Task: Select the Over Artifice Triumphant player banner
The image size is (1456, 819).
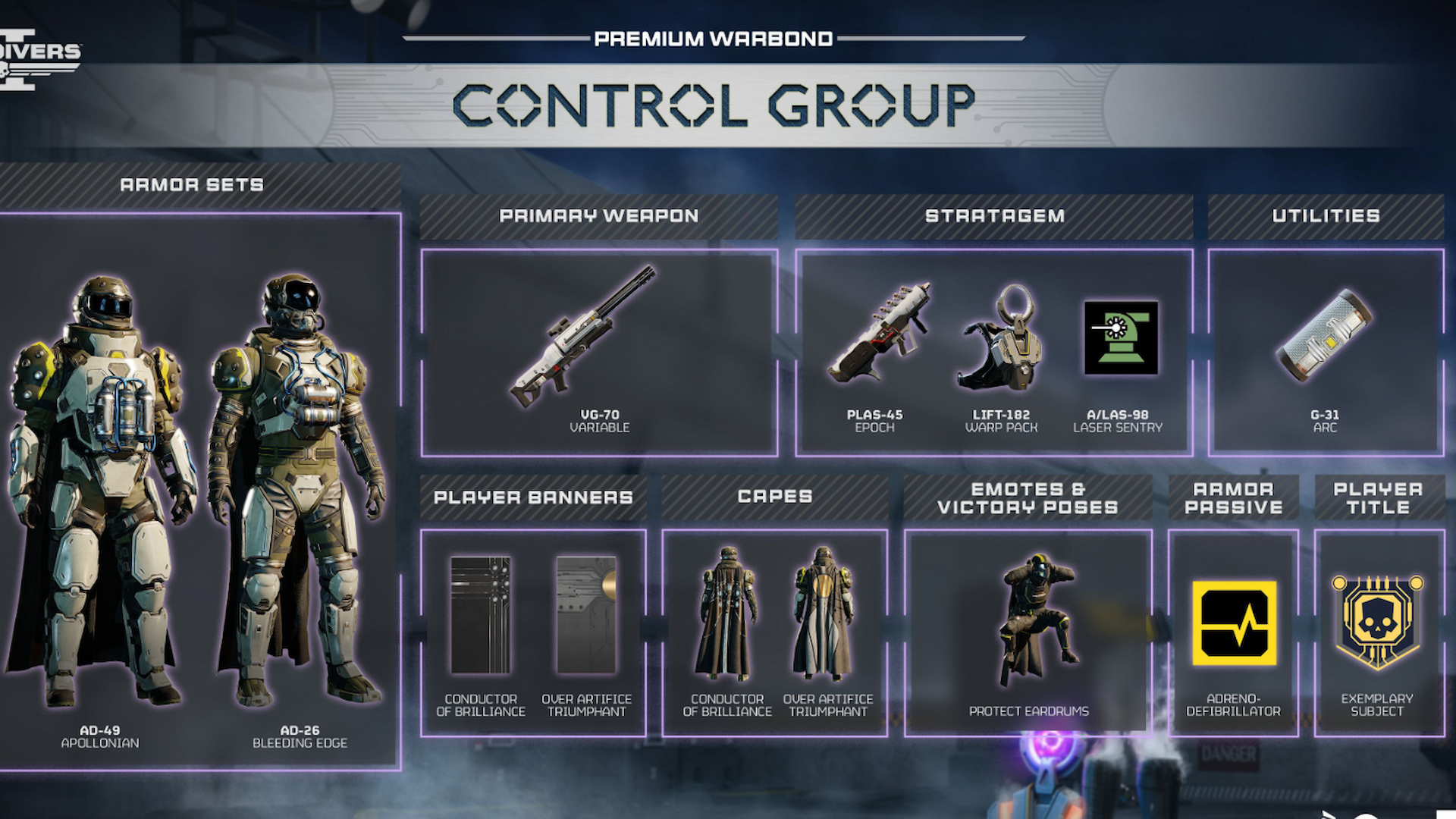Action: pos(586,615)
